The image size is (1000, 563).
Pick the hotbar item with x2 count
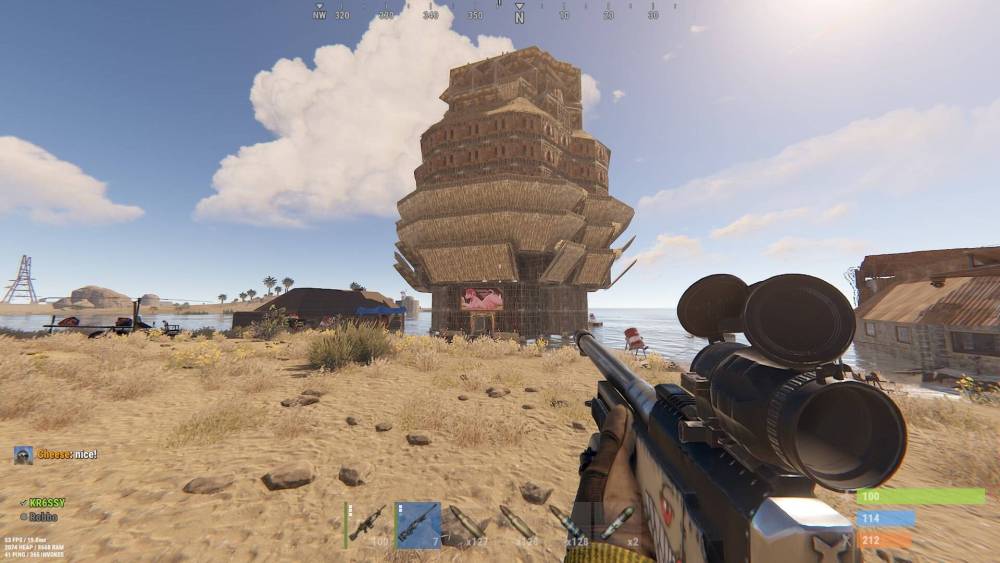pos(618,524)
